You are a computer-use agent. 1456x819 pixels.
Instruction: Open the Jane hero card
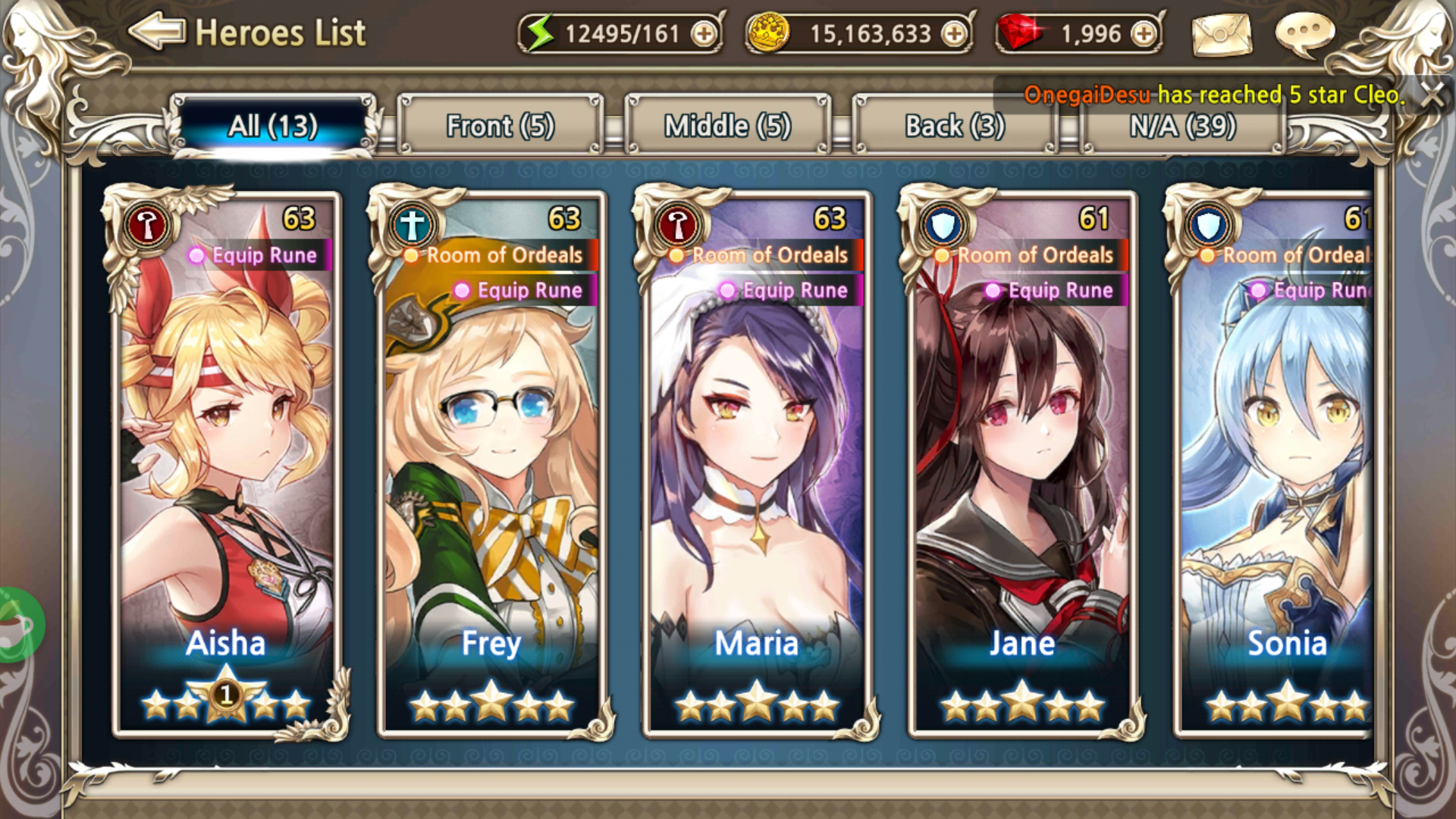(1022, 463)
